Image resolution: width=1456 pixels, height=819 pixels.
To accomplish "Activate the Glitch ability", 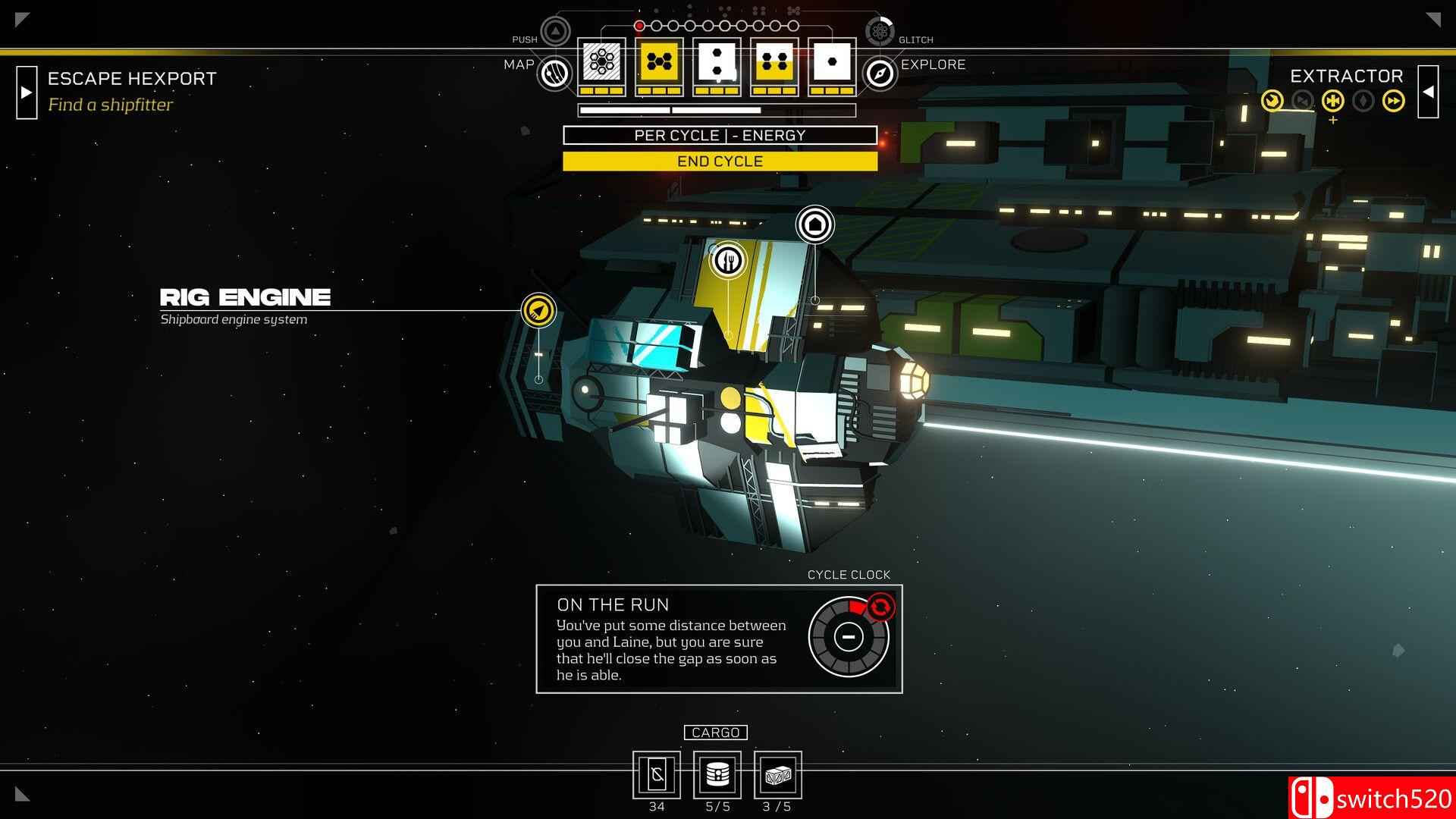I will 880,32.
